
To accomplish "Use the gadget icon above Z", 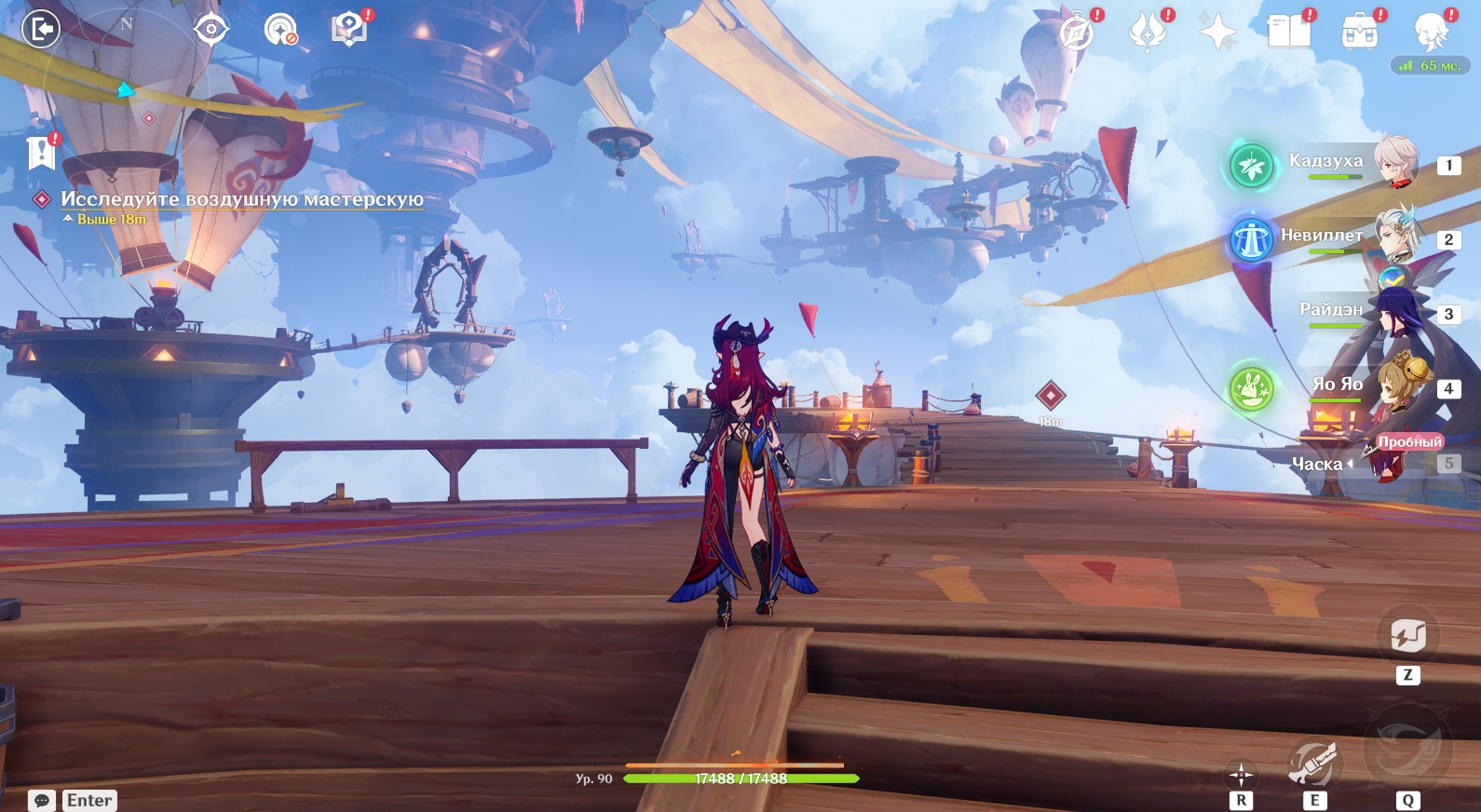I will pos(1407,636).
